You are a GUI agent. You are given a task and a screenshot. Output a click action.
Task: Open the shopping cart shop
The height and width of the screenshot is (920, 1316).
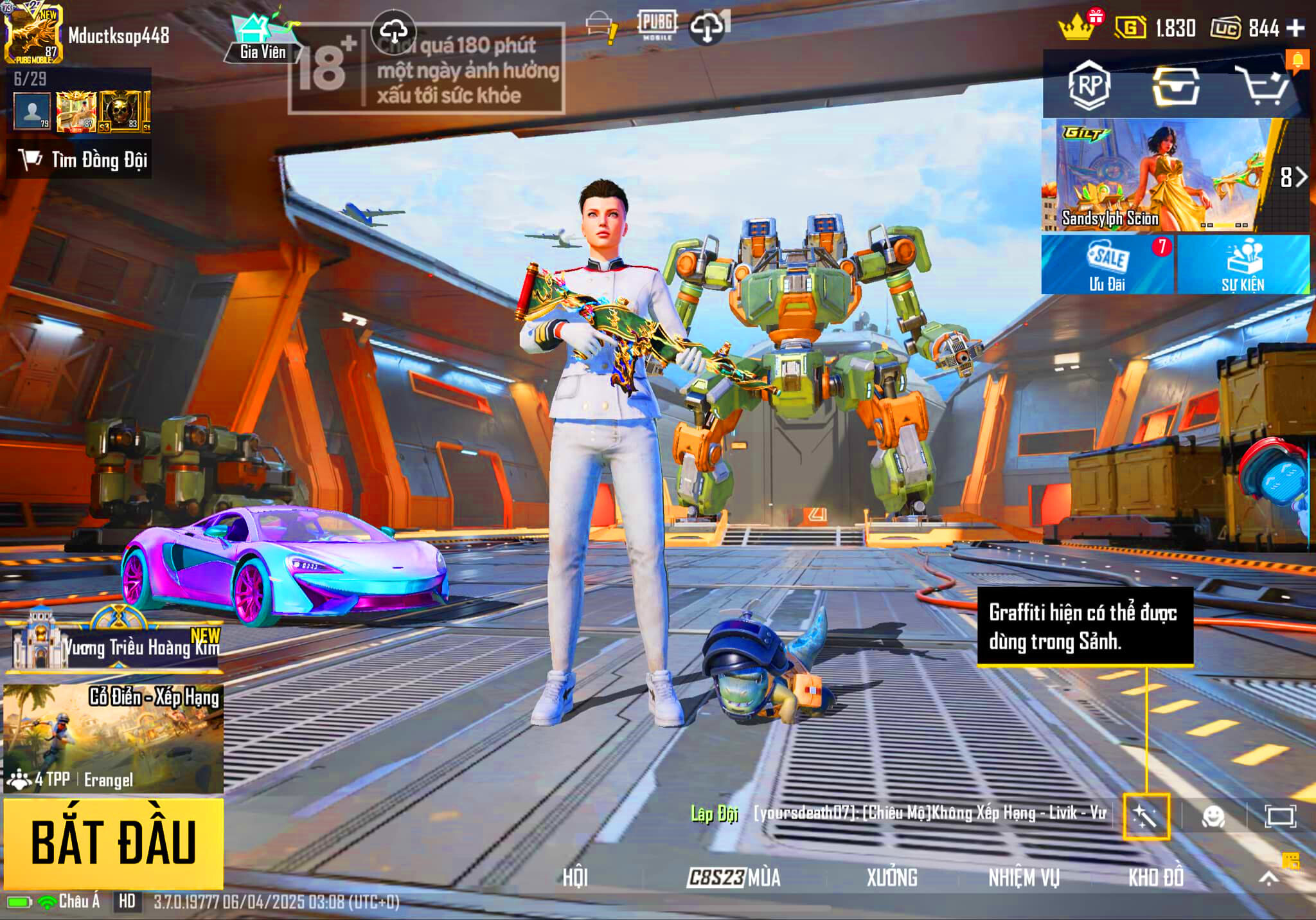(x=1262, y=85)
